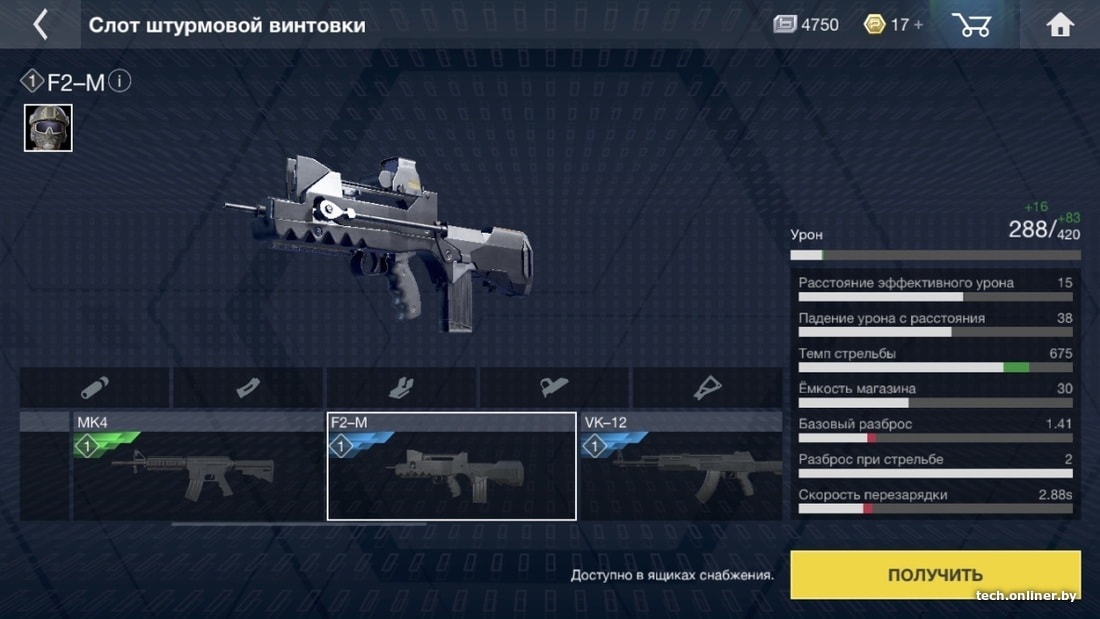Screen dimensions: 1100x619
Task: Select the soldier portrait thumbnail
Action: coord(48,128)
